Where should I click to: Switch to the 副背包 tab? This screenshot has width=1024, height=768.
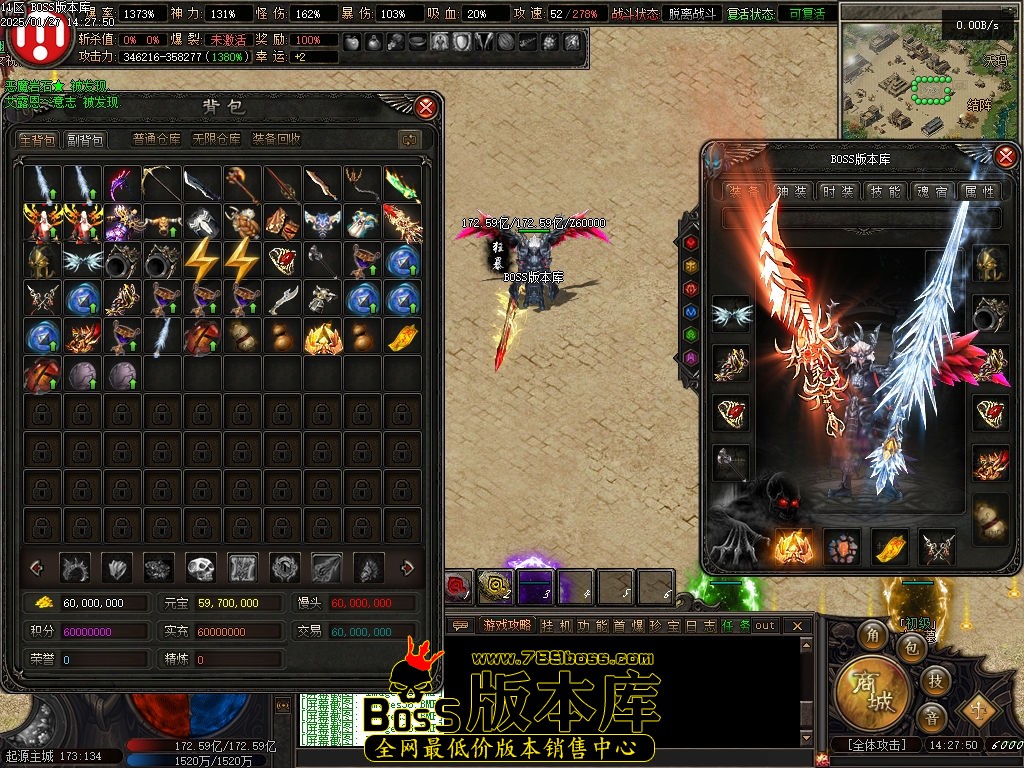pyautogui.click(x=85, y=140)
